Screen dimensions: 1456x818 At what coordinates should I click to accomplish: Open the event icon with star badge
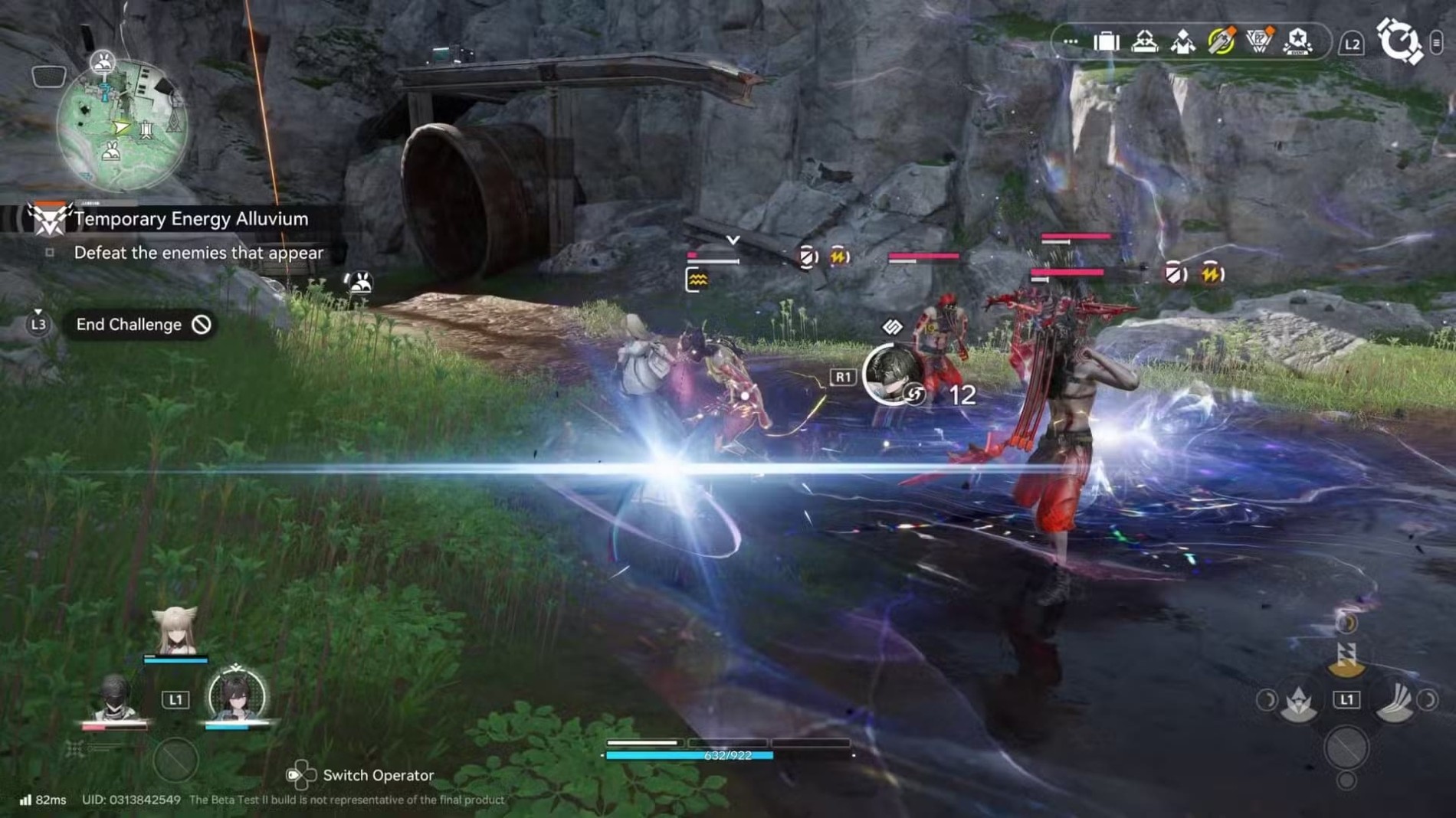tap(1297, 42)
